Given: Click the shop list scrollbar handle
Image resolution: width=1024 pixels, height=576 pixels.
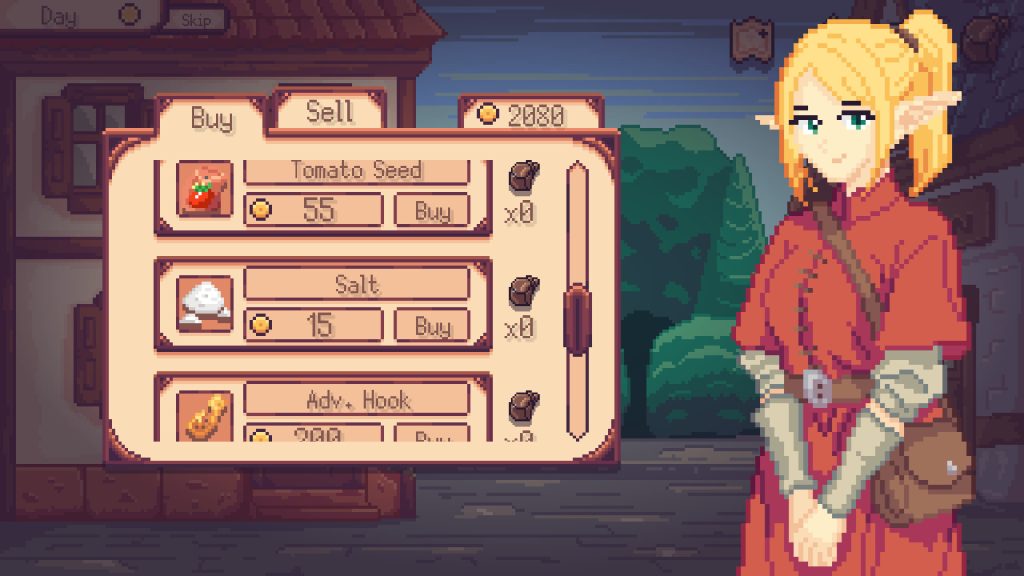Looking at the screenshot, I should tap(577, 319).
